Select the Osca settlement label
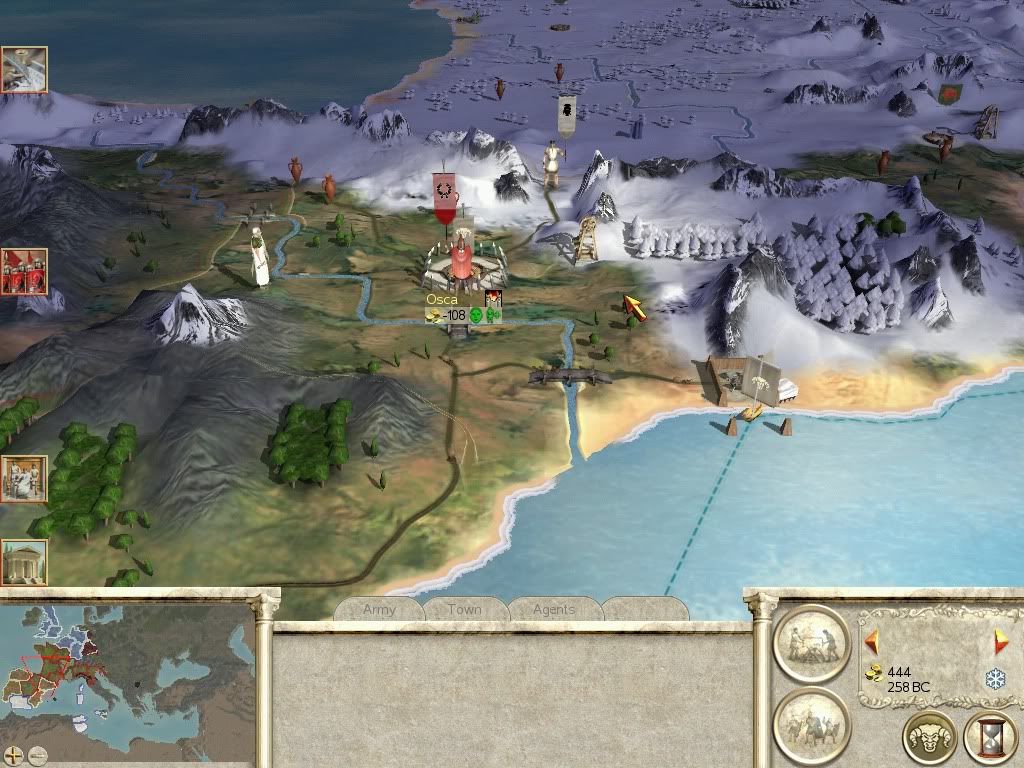Viewport: 1024px width, 768px height. point(441,299)
